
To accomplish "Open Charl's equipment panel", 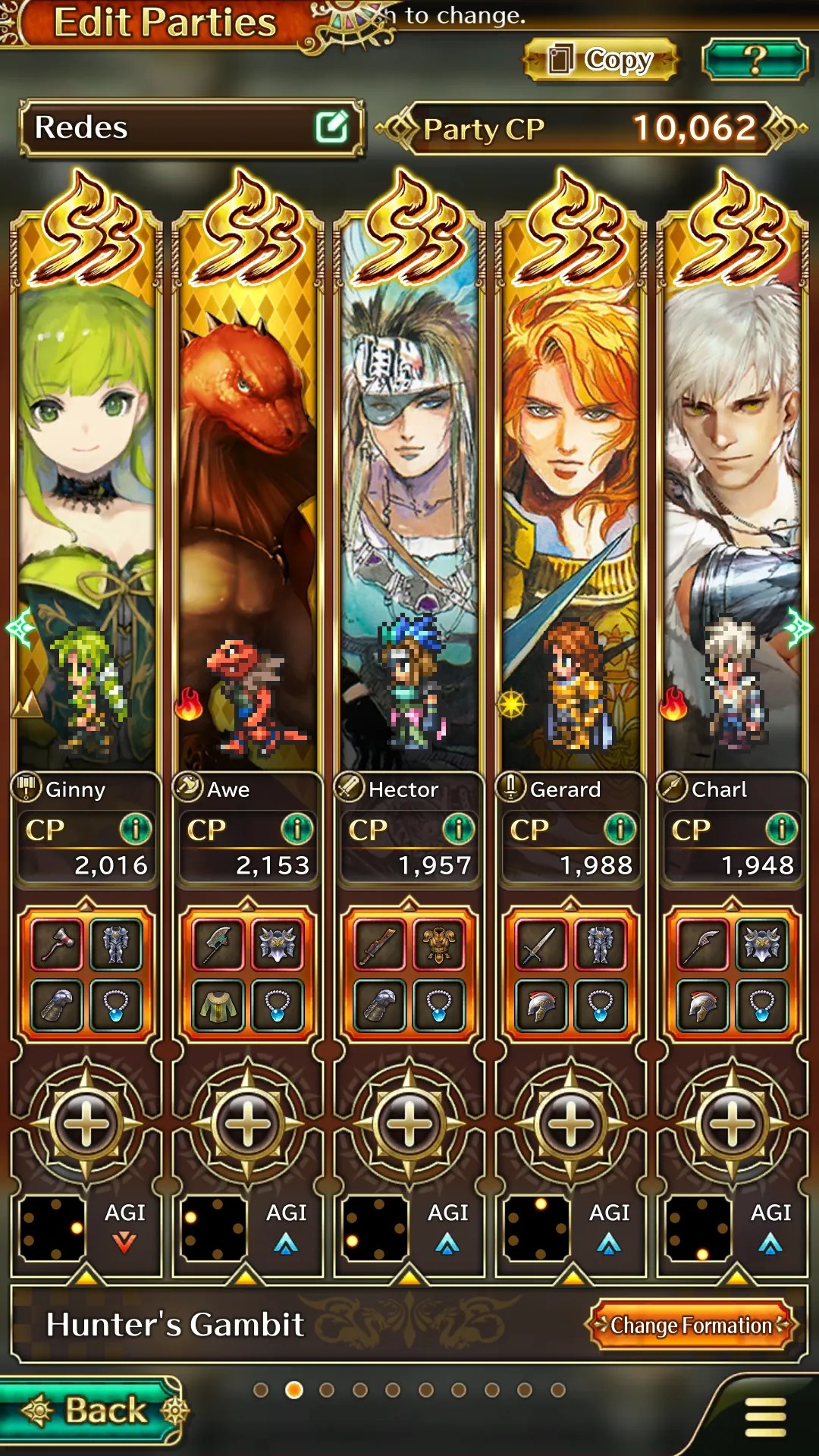I will pyautogui.click(x=733, y=974).
